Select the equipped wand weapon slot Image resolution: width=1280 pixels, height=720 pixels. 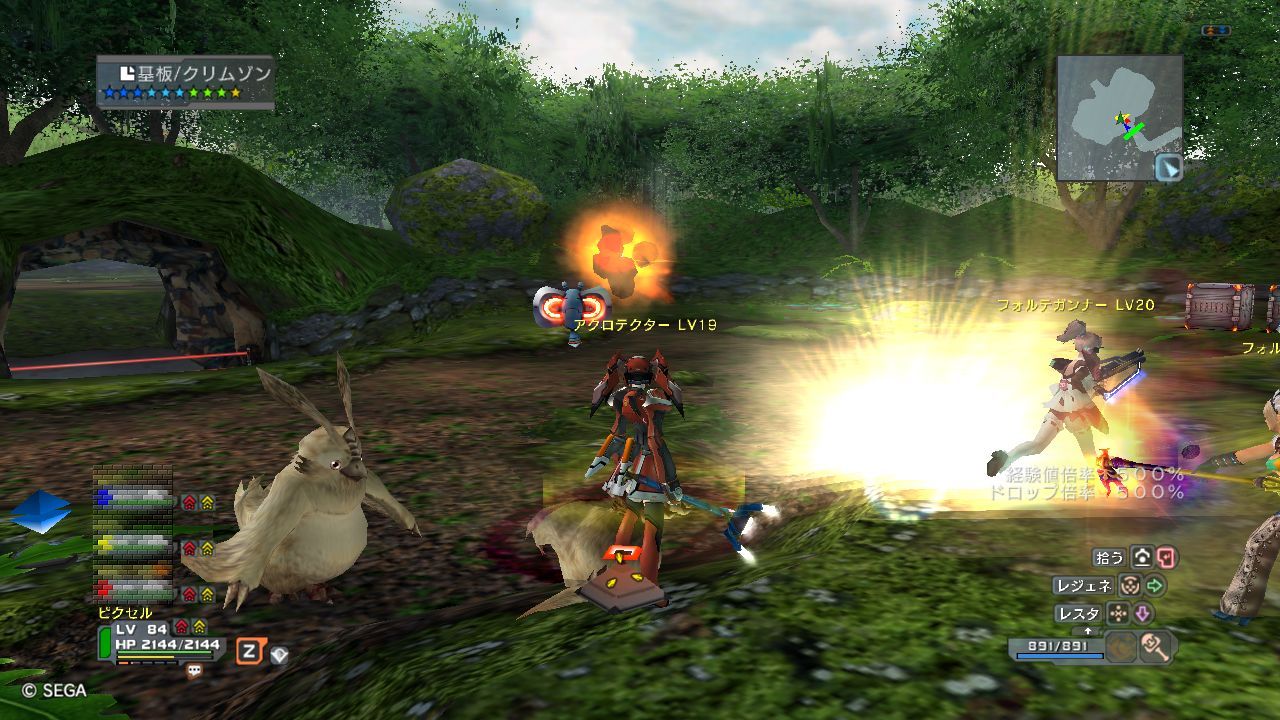point(1155,648)
